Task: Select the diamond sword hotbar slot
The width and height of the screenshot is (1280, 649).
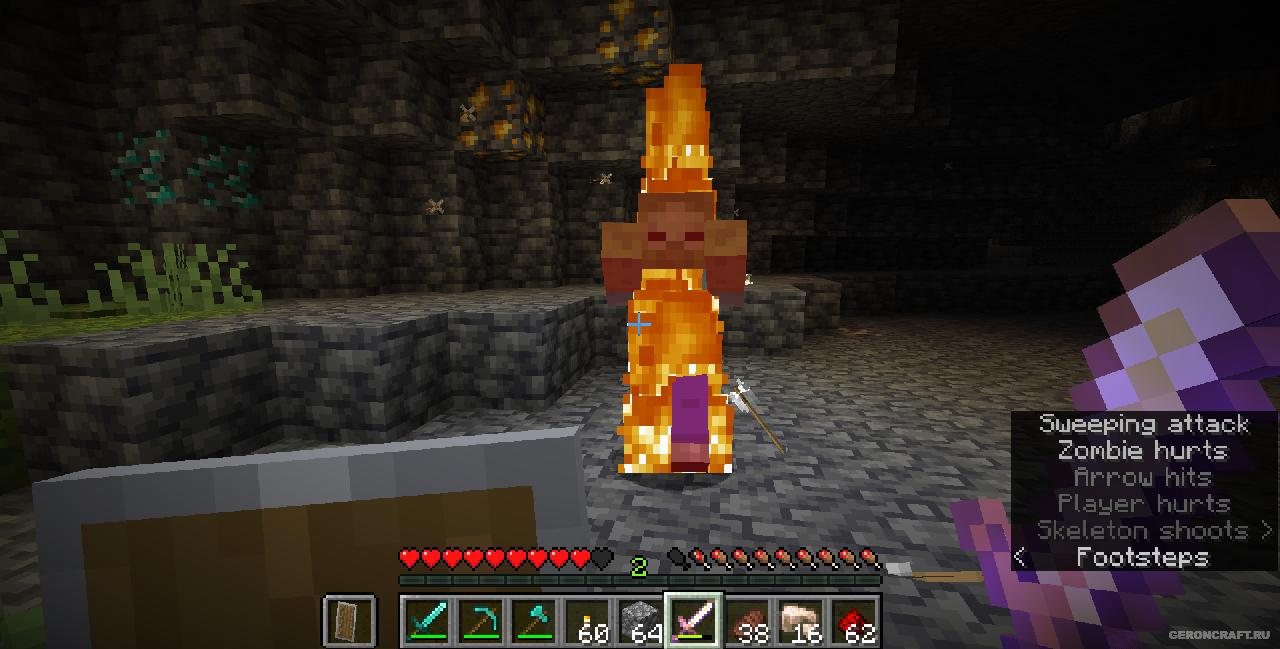Action: (x=427, y=621)
